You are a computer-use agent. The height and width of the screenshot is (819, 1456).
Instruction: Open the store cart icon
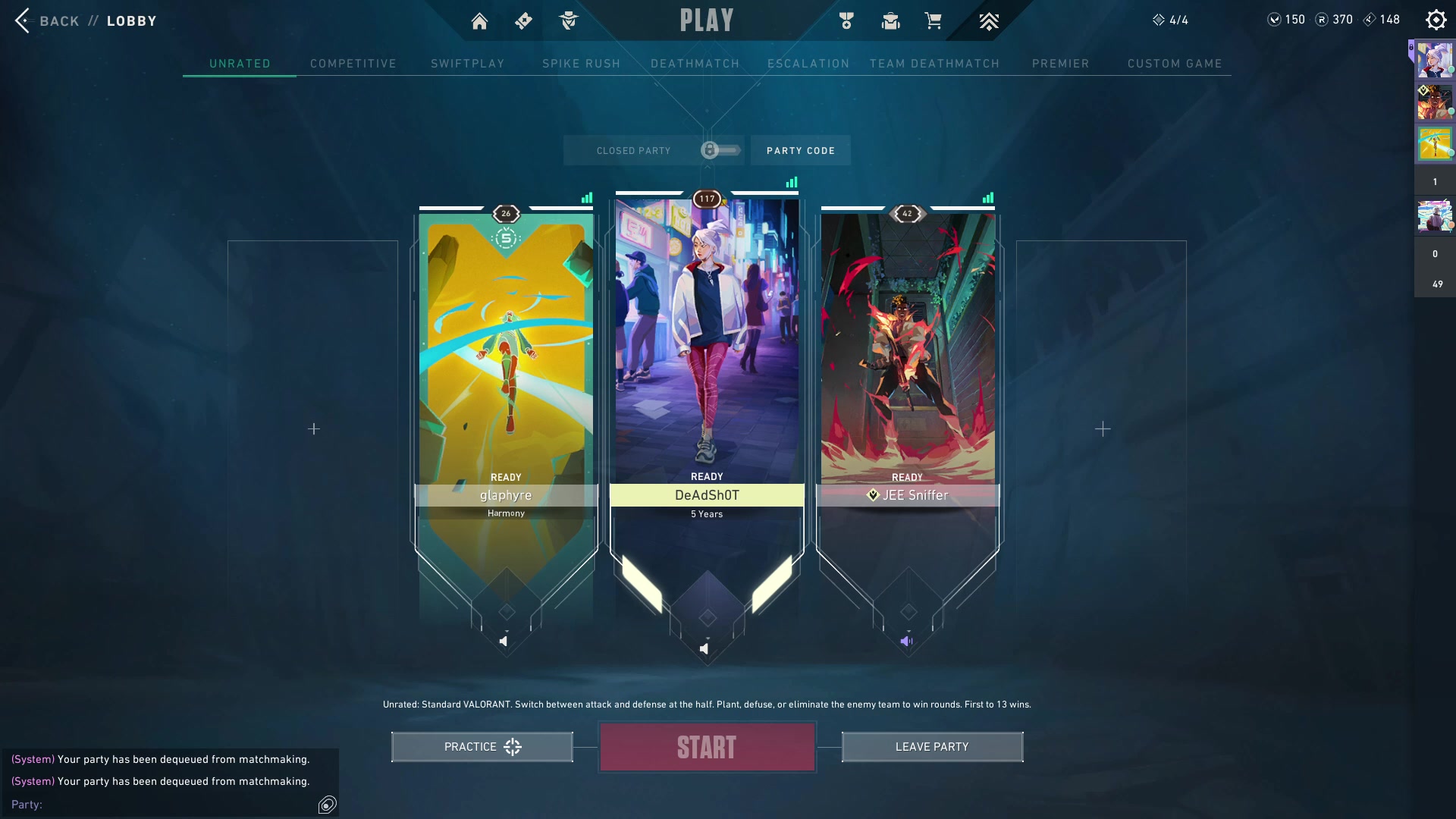point(933,21)
